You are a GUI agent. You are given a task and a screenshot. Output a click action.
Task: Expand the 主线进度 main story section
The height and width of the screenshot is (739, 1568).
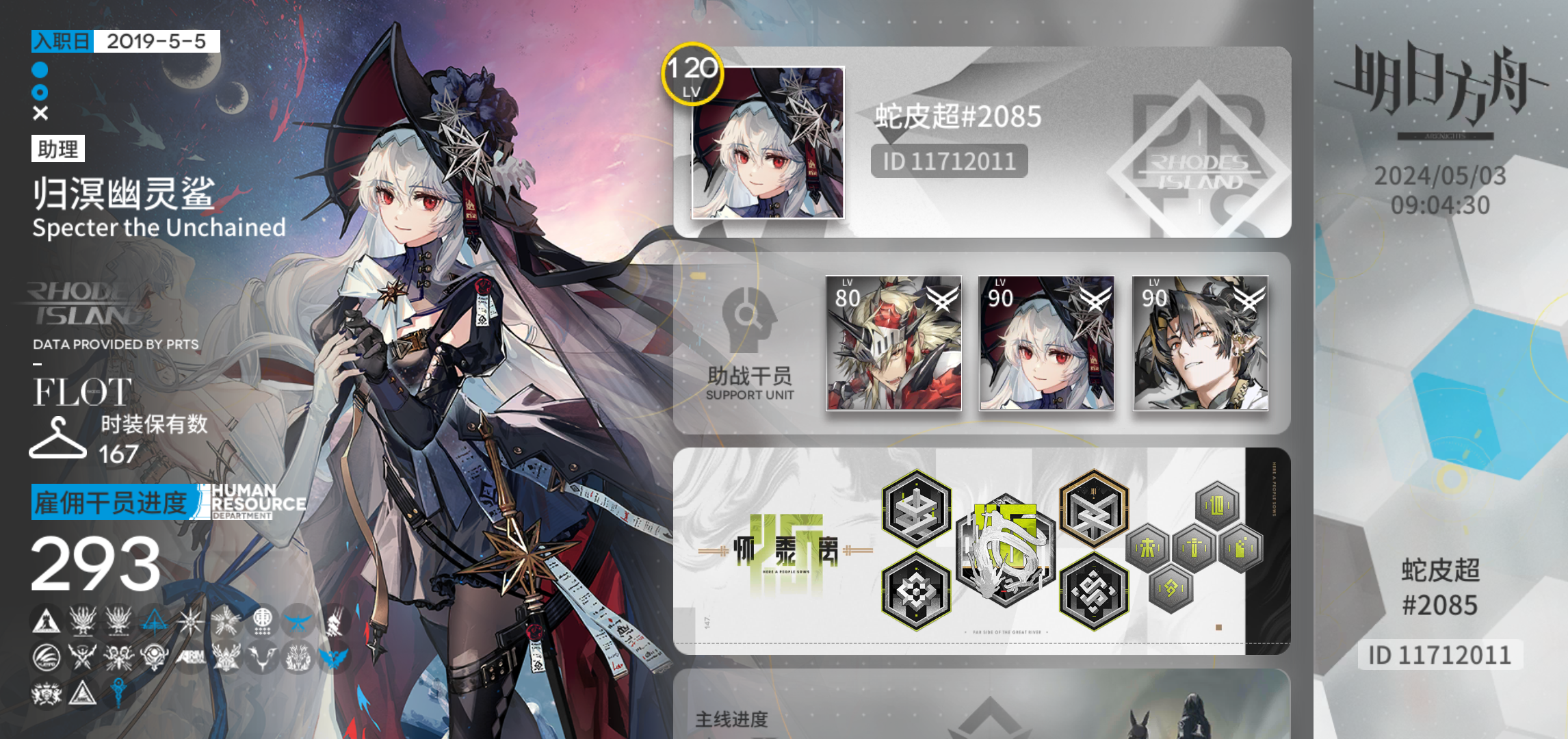tap(732, 721)
